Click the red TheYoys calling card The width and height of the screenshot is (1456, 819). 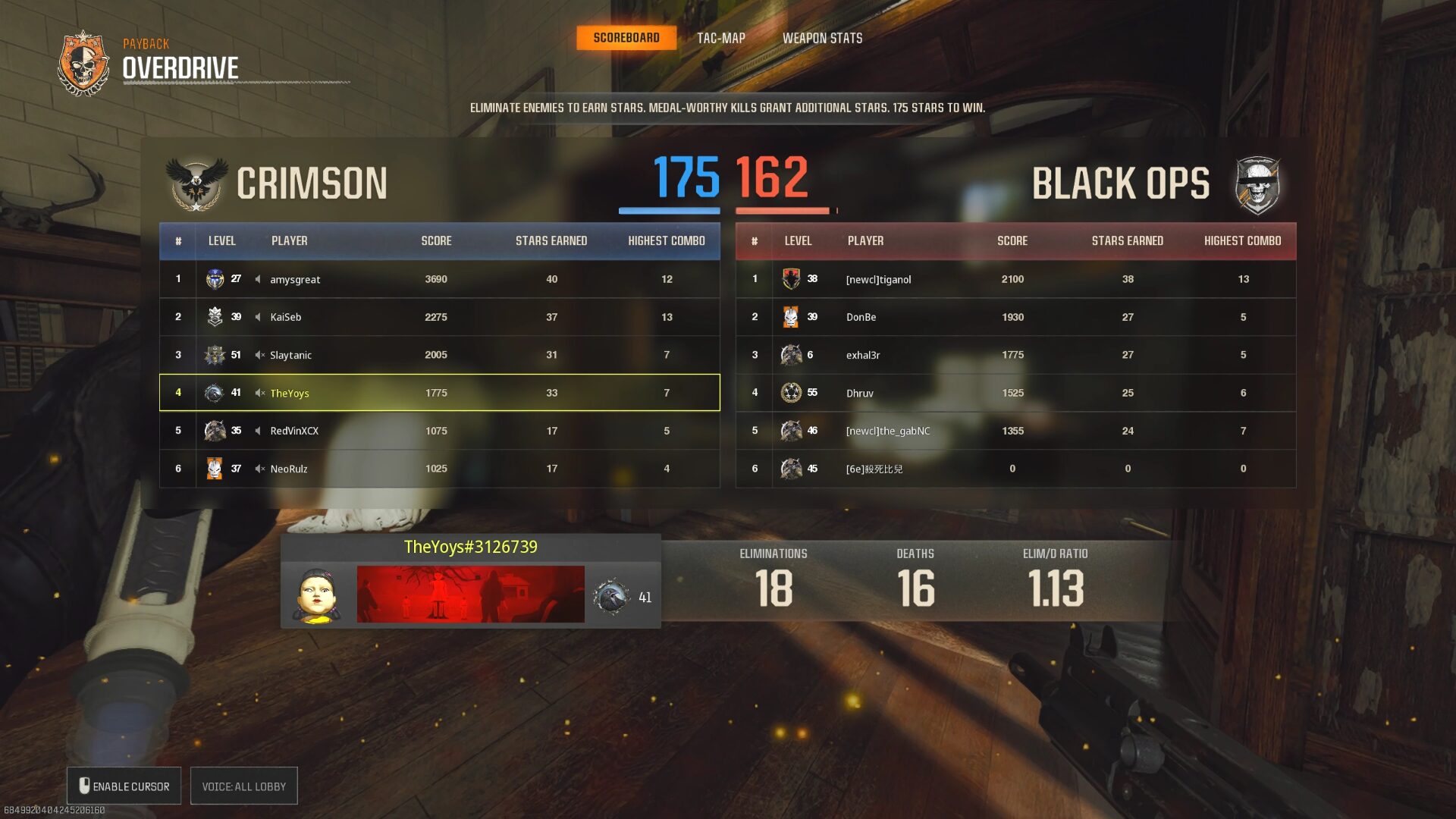click(470, 595)
